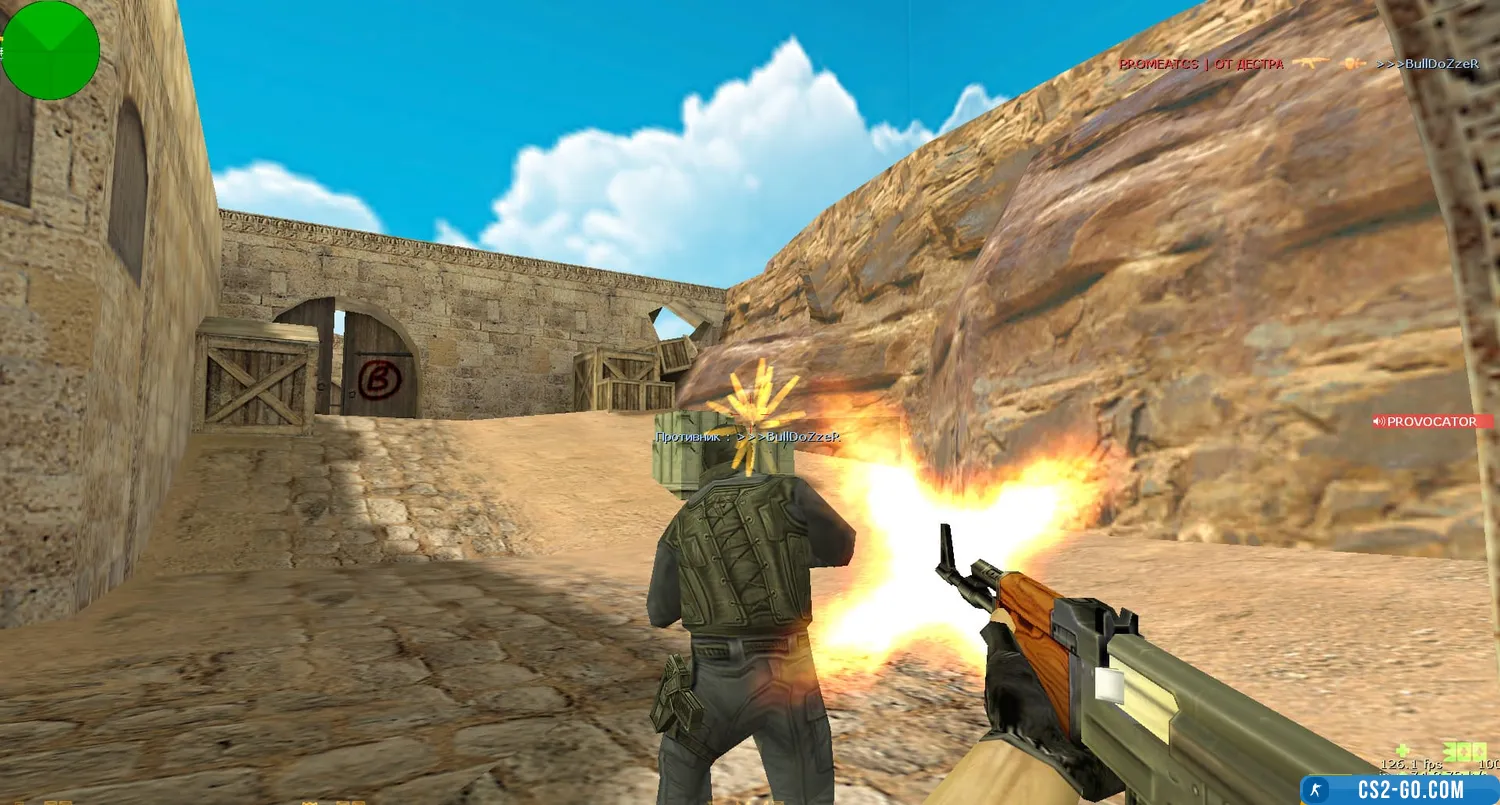
Task: Click the green radar circle
Action: [50, 50]
